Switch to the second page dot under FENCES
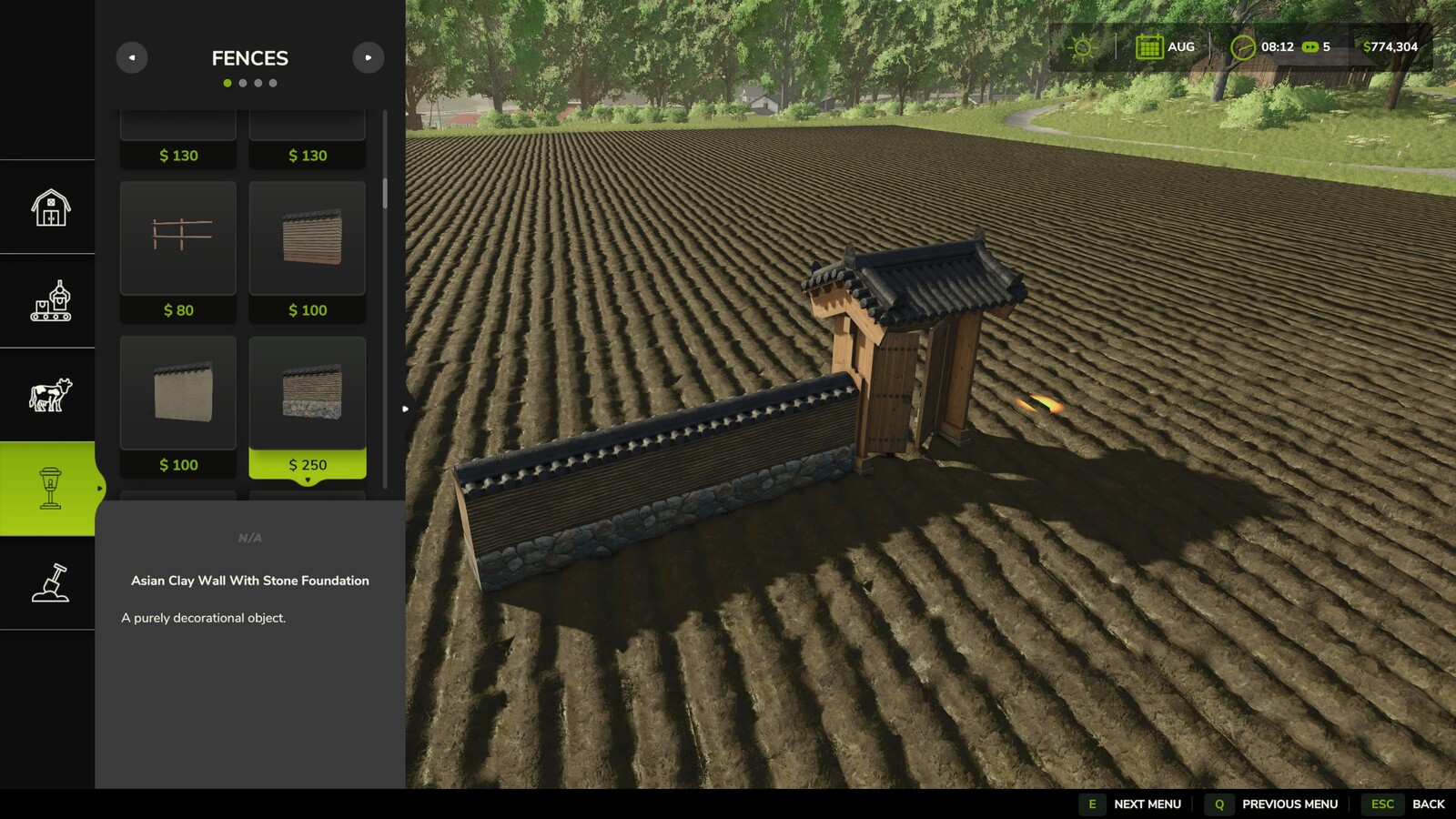The width and height of the screenshot is (1456, 819). pyautogui.click(x=243, y=82)
